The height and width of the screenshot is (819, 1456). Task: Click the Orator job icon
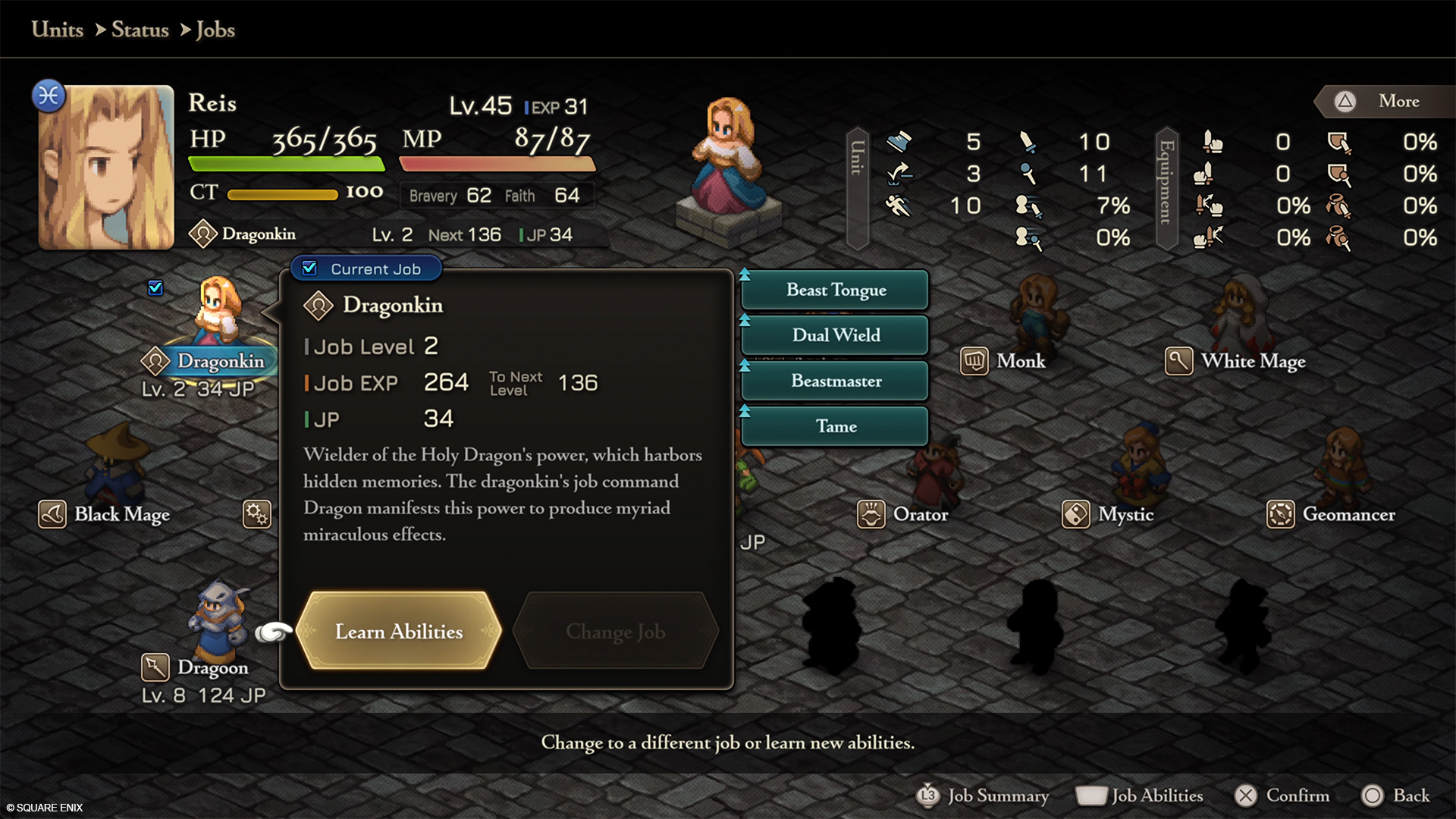click(870, 513)
